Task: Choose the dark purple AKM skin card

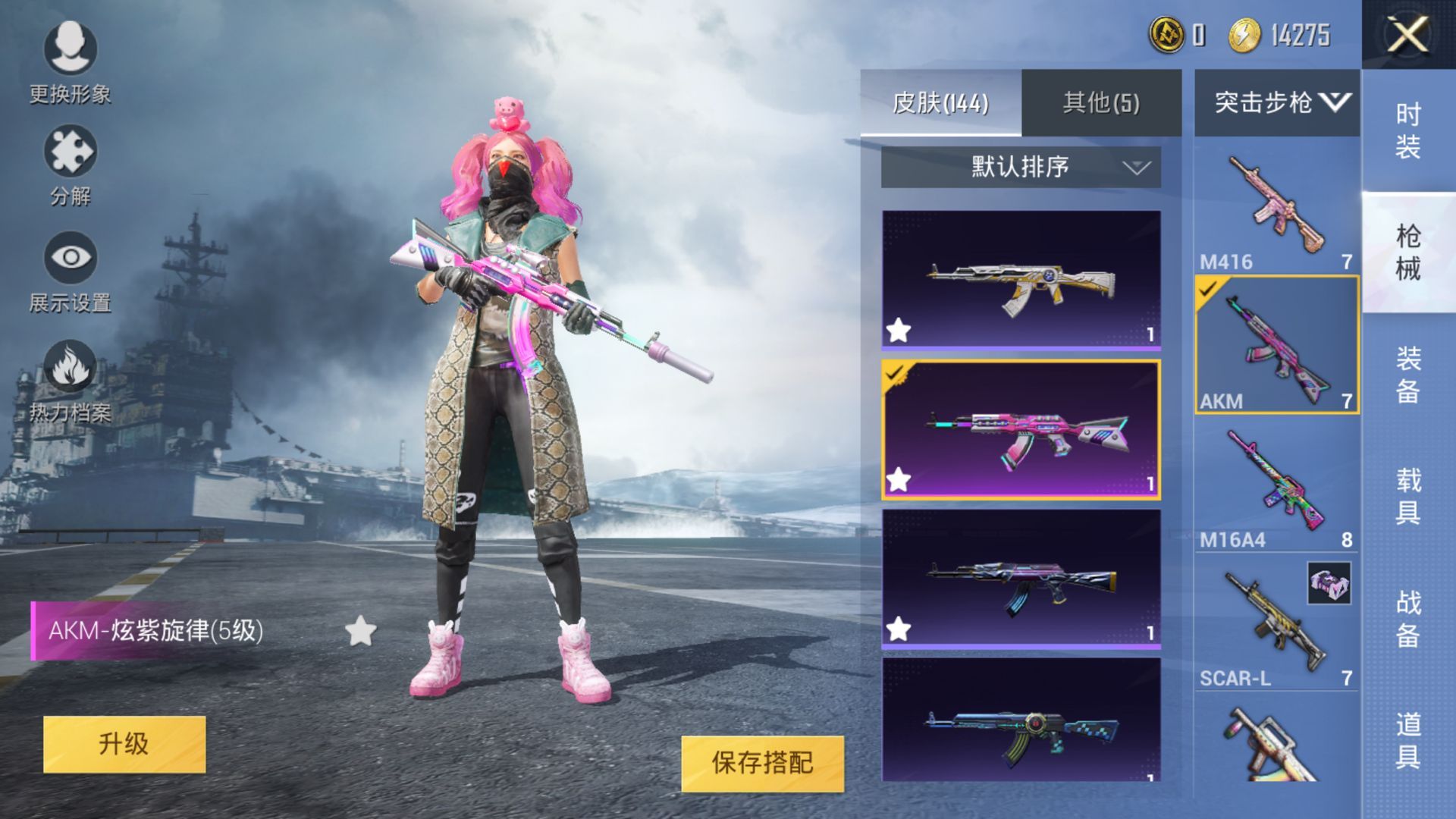Action: click(1021, 579)
